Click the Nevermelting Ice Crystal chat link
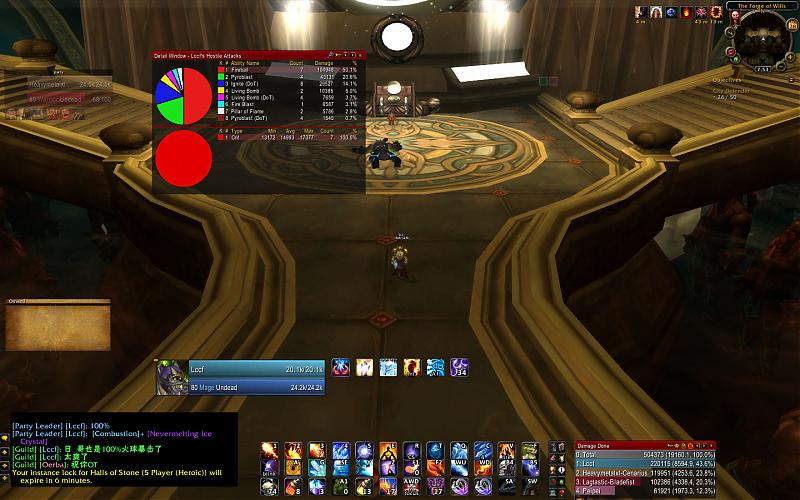Viewport: 800px width, 500px height. coord(190,435)
